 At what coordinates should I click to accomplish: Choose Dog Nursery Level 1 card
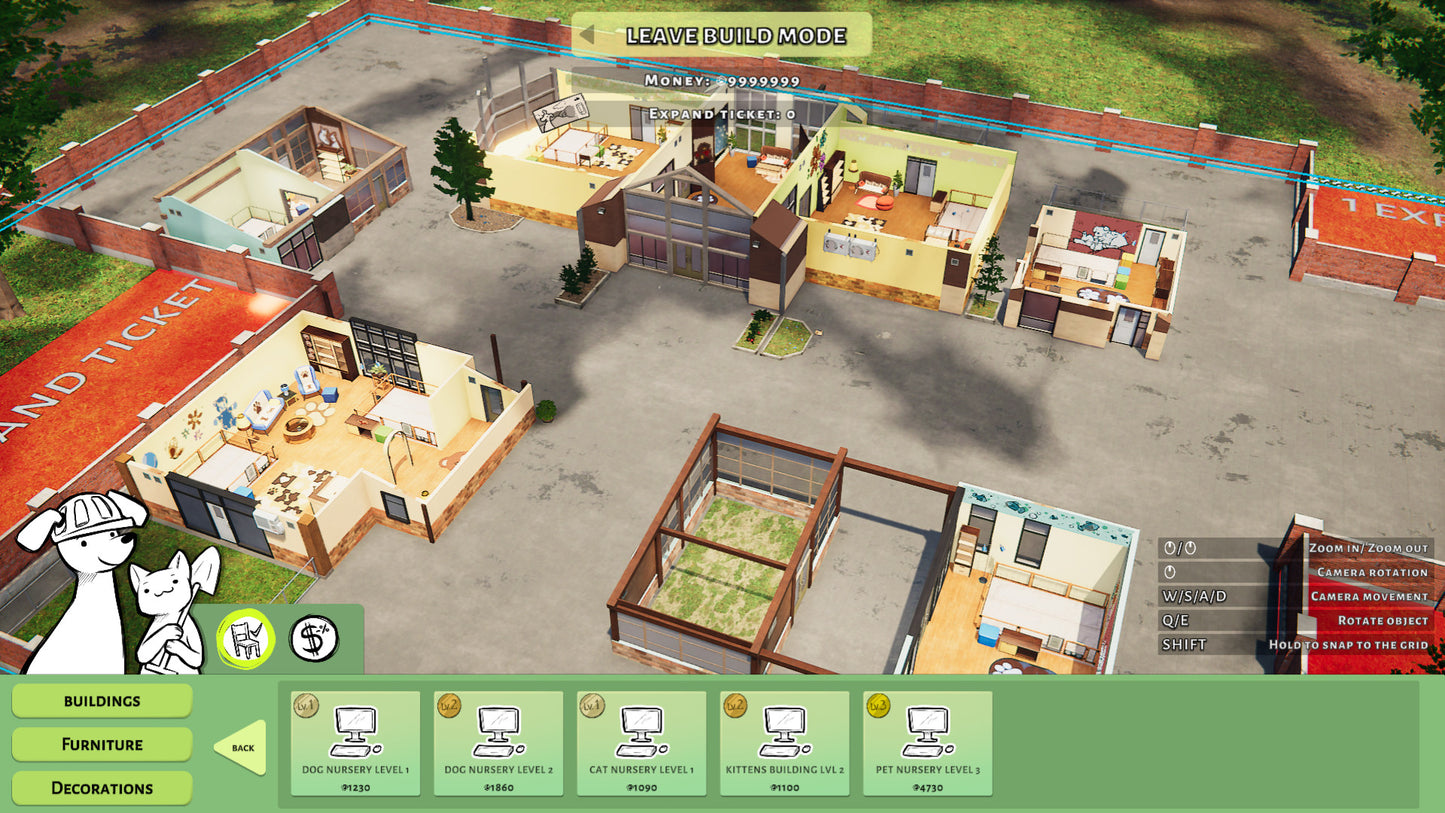[x=355, y=743]
